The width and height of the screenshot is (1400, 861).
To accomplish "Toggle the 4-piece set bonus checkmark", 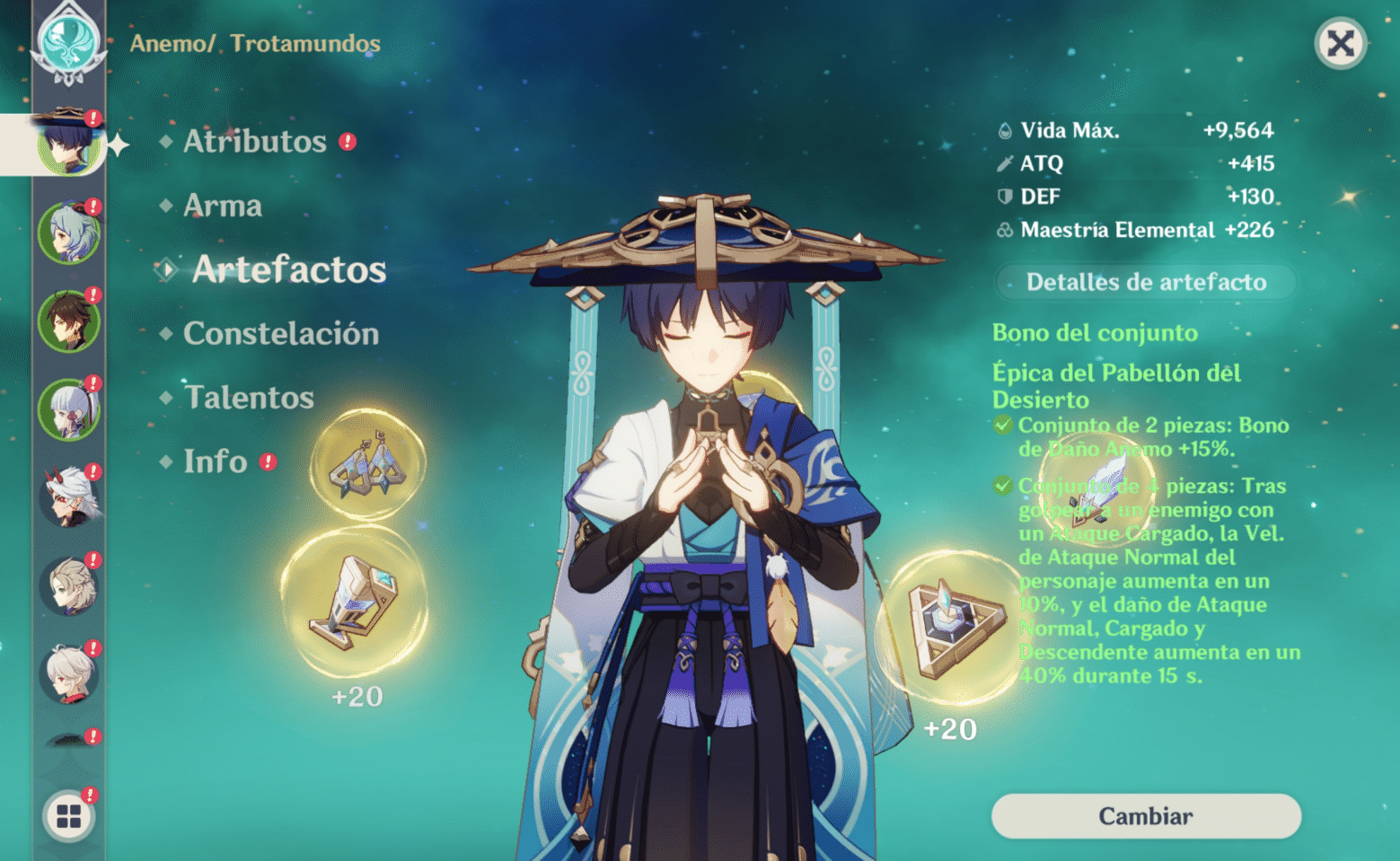I will 1005,486.
